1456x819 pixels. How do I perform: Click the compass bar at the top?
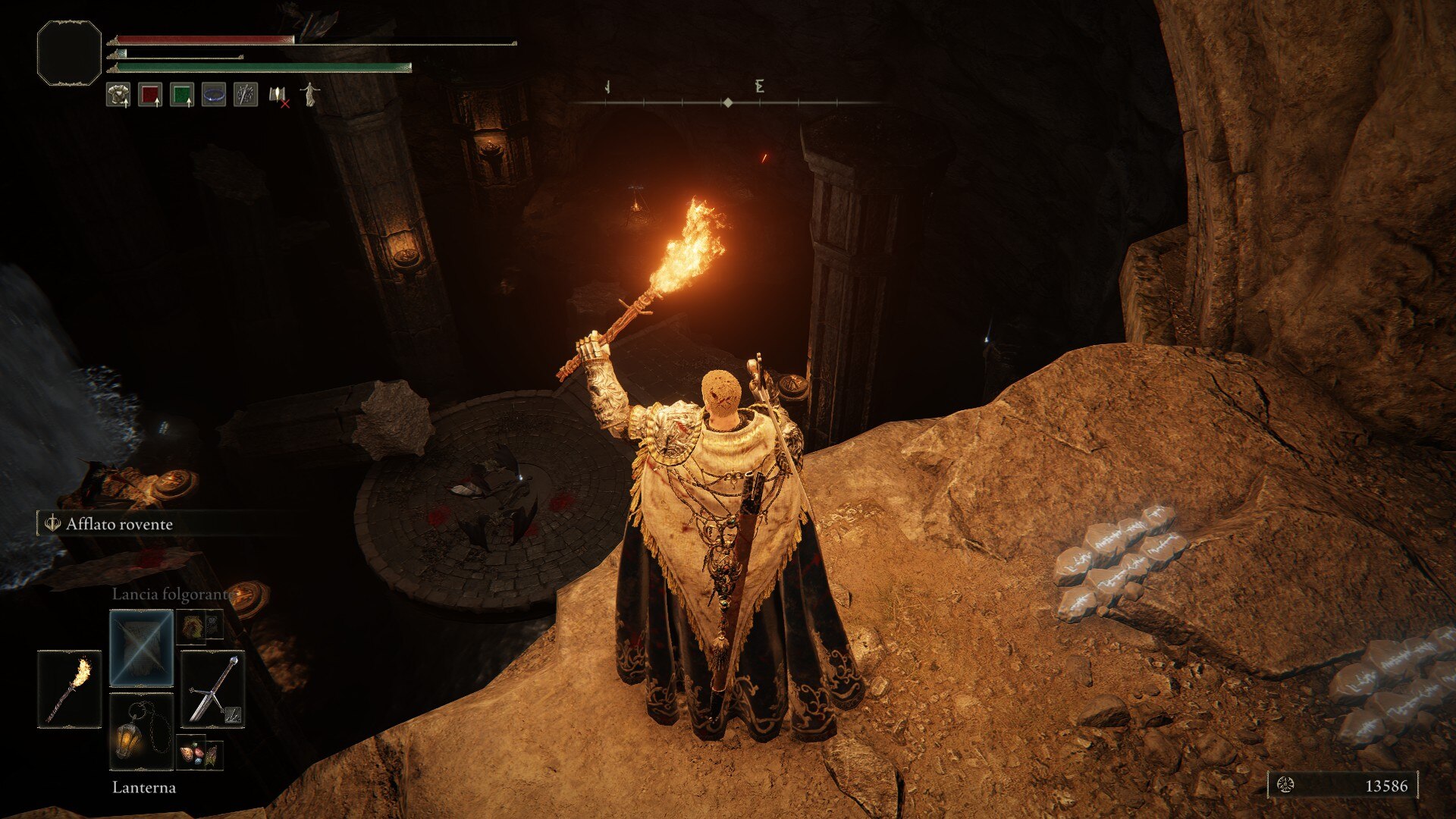[727, 102]
